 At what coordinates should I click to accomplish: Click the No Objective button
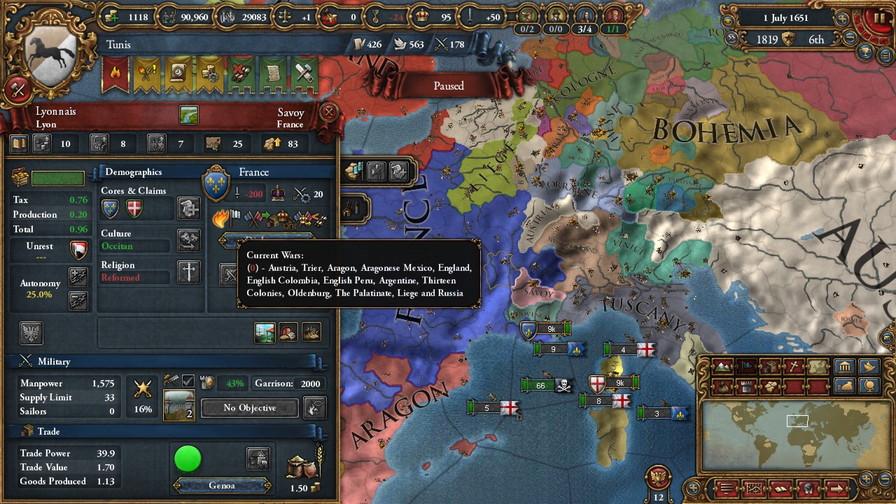(x=249, y=408)
